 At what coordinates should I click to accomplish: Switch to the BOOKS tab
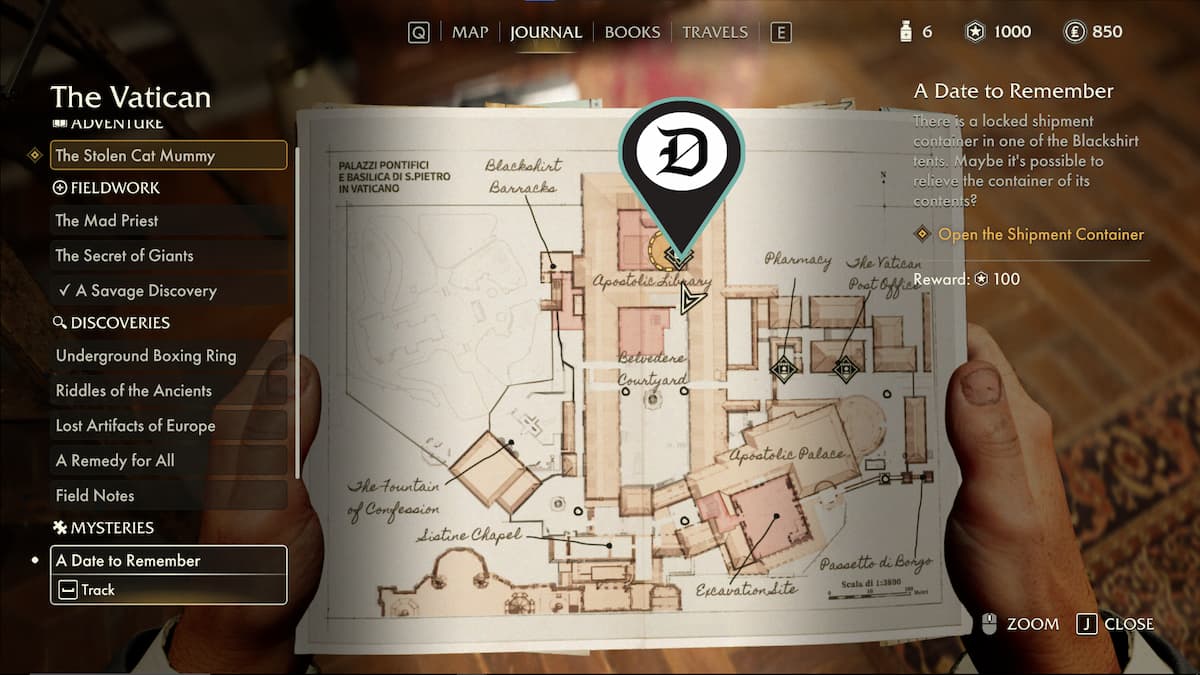(632, 32)
